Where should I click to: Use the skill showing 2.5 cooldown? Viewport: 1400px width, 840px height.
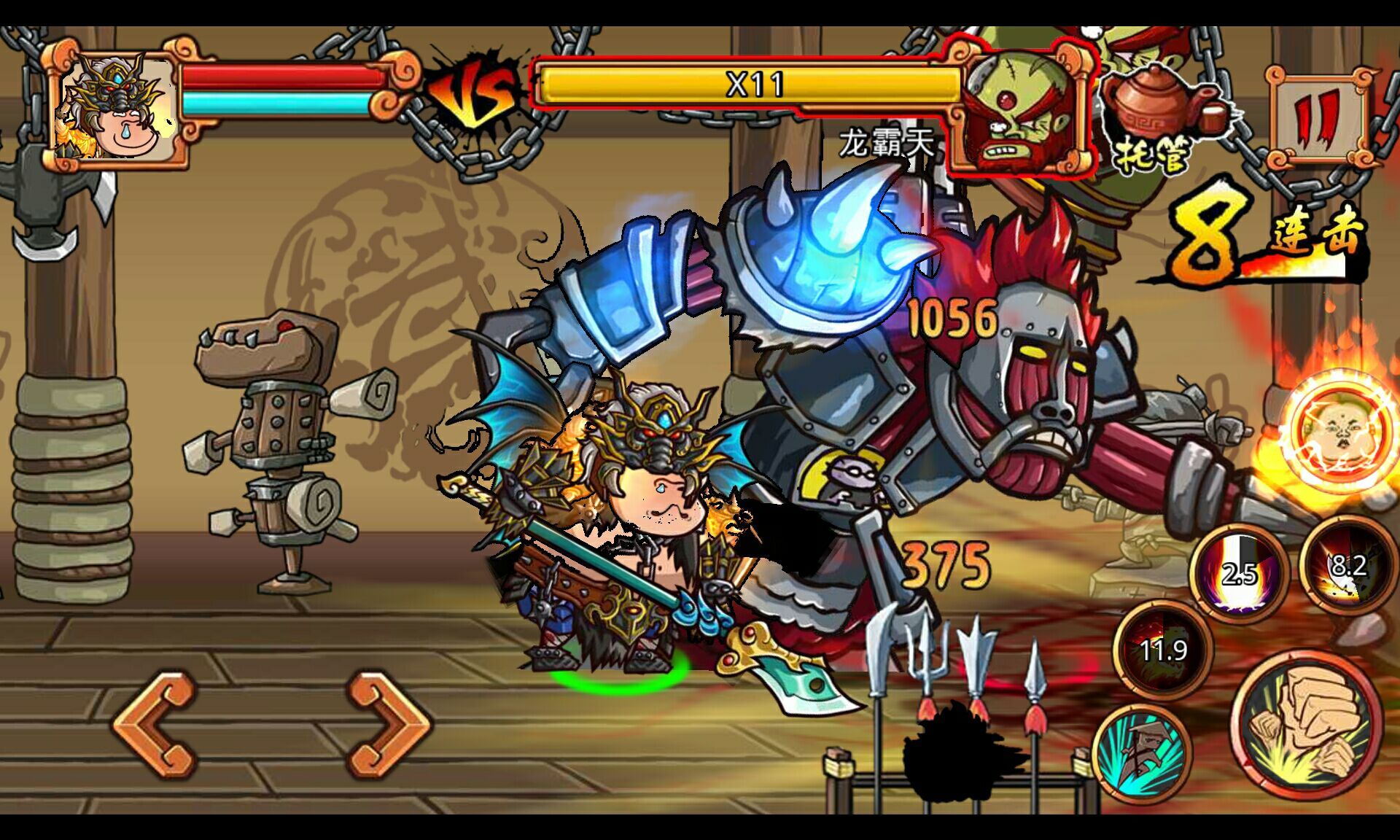1239,573
